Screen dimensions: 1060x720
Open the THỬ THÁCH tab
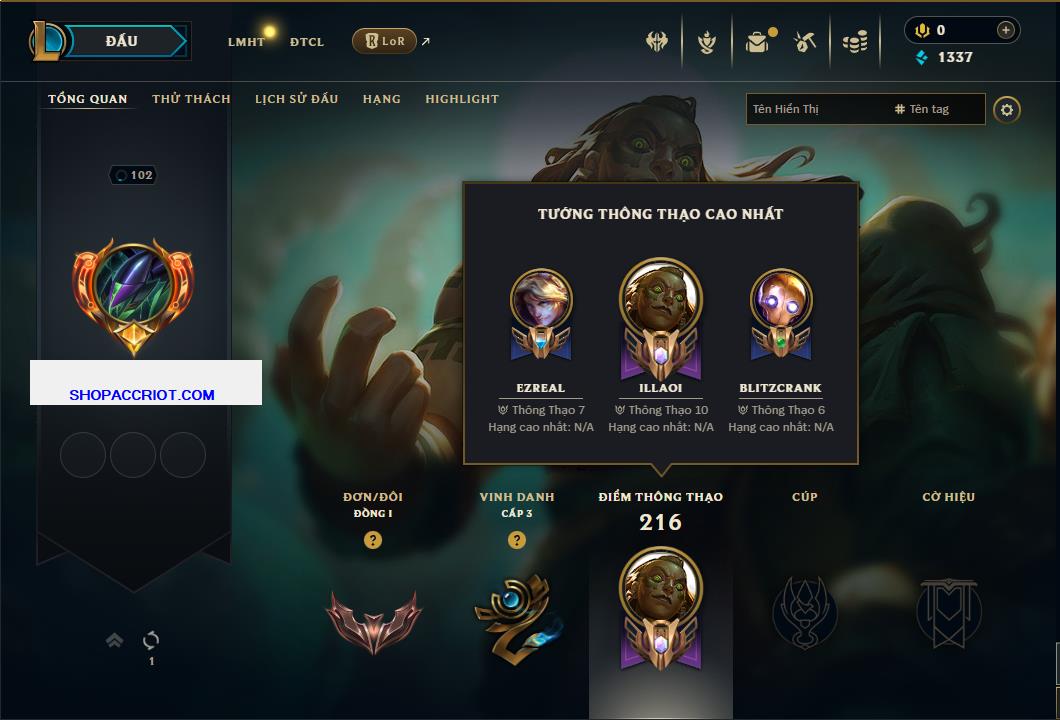tap(191, 99)
